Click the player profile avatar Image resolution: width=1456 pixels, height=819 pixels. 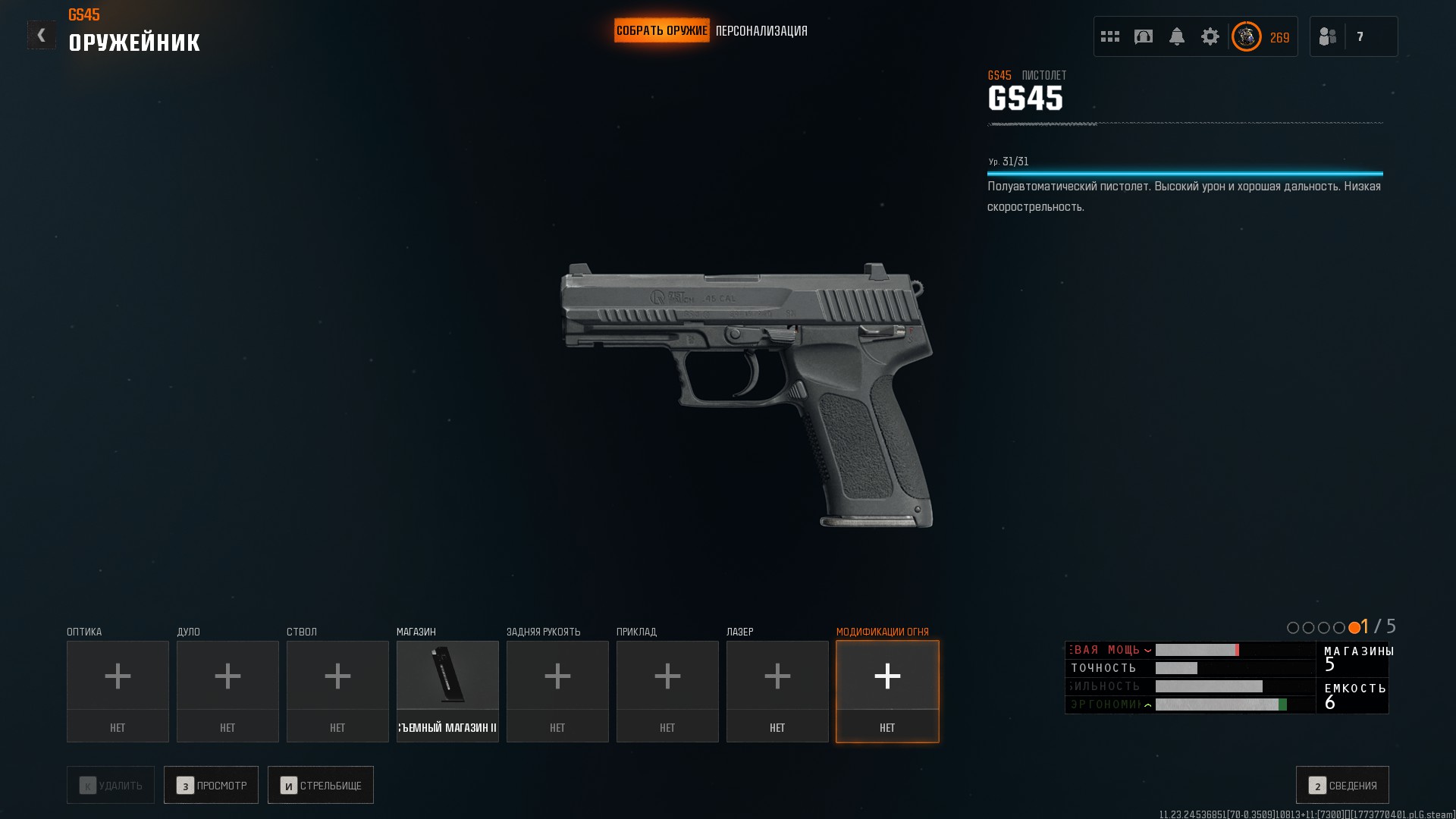1246,36
